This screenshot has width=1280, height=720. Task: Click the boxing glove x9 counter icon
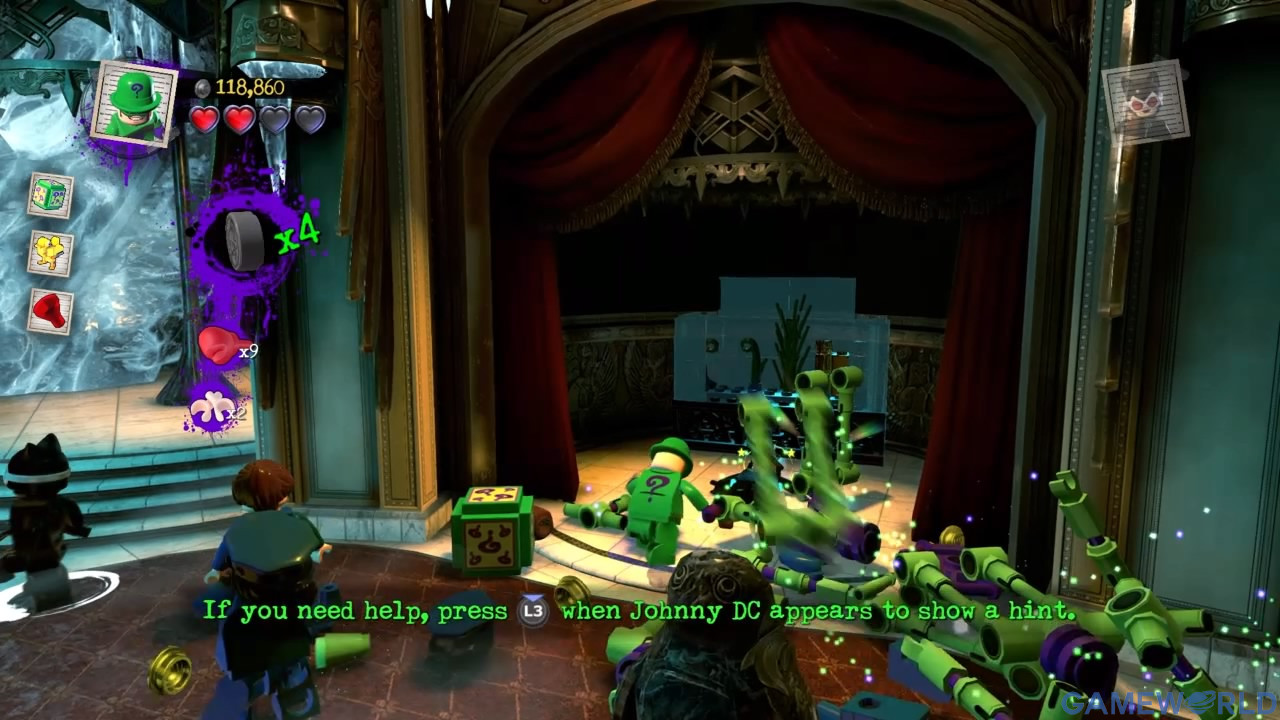point(220,344)
